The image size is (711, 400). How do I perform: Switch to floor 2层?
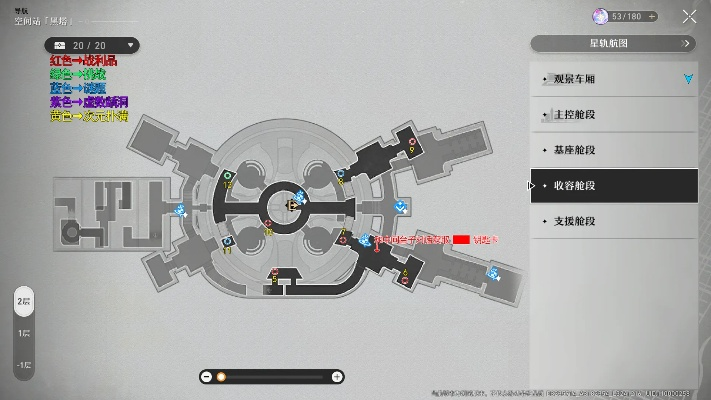(23, 301)
